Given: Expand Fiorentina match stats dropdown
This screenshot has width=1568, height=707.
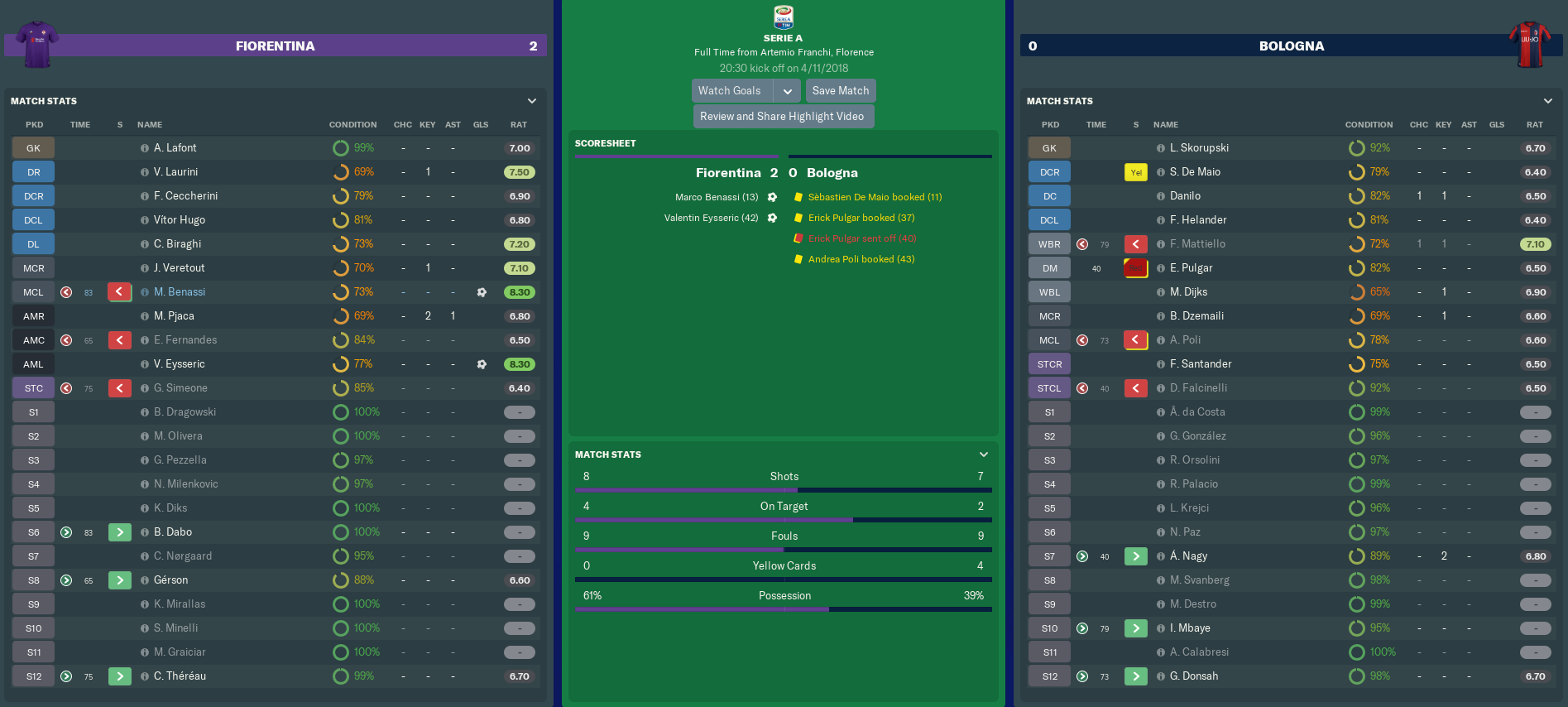Looking at the screenshot, I should pos(532,101).
